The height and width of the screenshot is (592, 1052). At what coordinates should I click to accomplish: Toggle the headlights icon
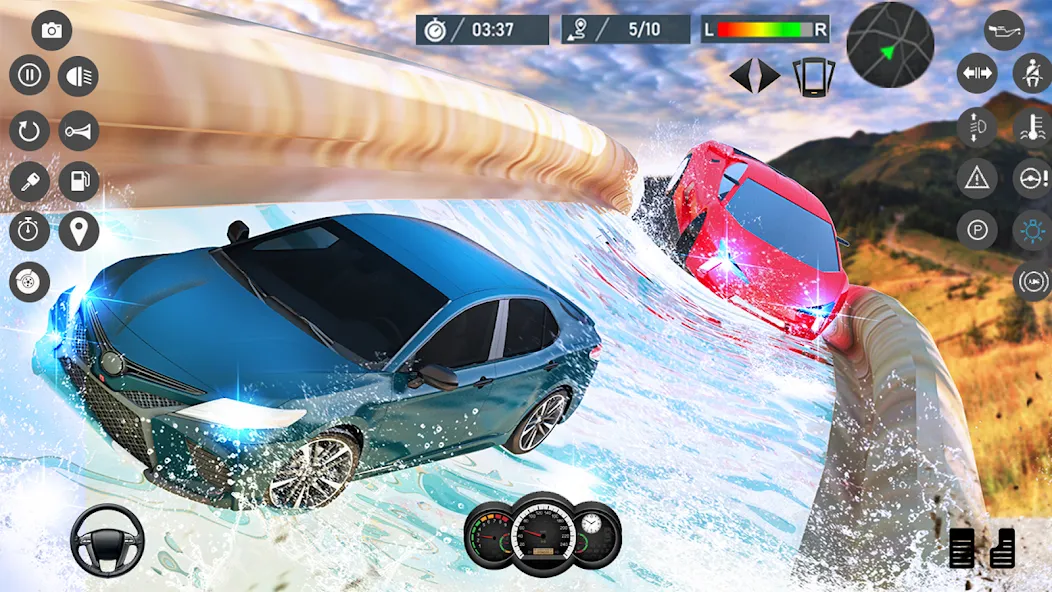click(x=78, y=75)
